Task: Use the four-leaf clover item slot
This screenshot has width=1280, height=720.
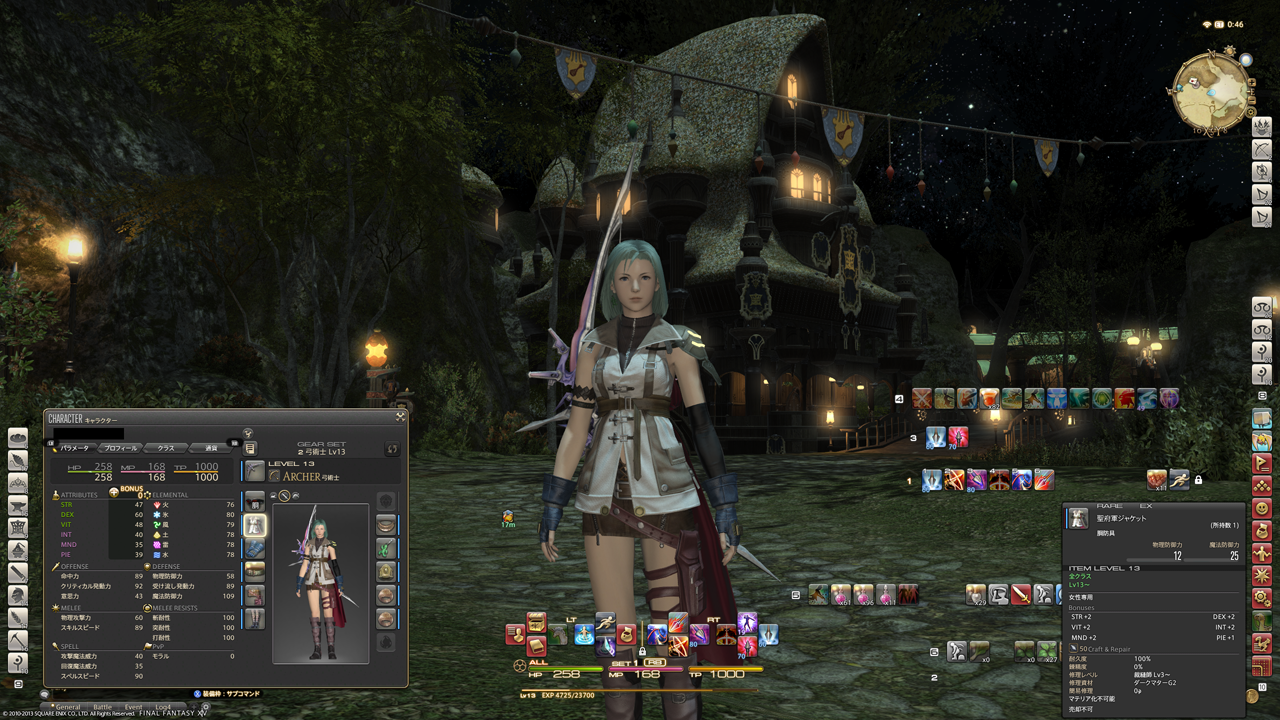Action: 1047,652
